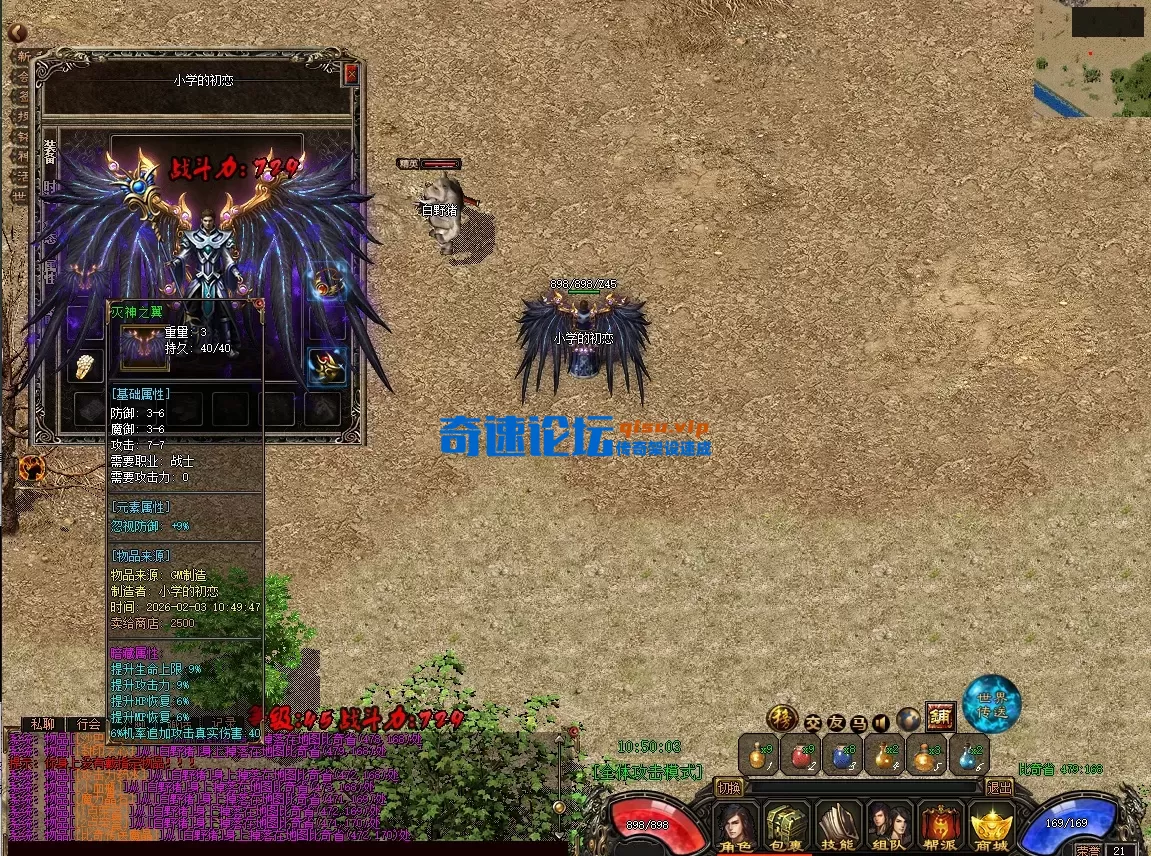Click the 退出 exit button

coord(998,787)
